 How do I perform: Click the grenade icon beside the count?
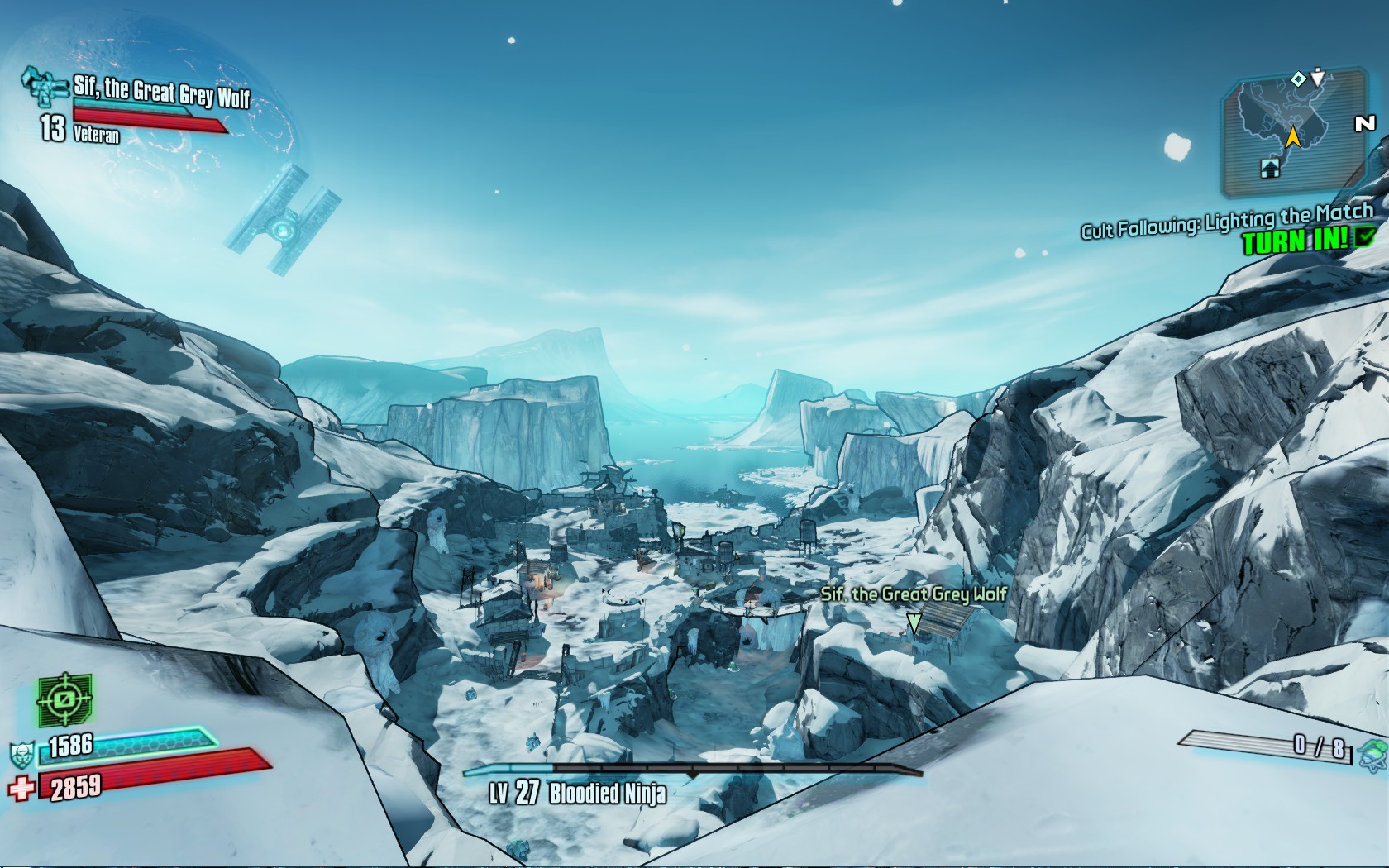(x=1373, y=753)
